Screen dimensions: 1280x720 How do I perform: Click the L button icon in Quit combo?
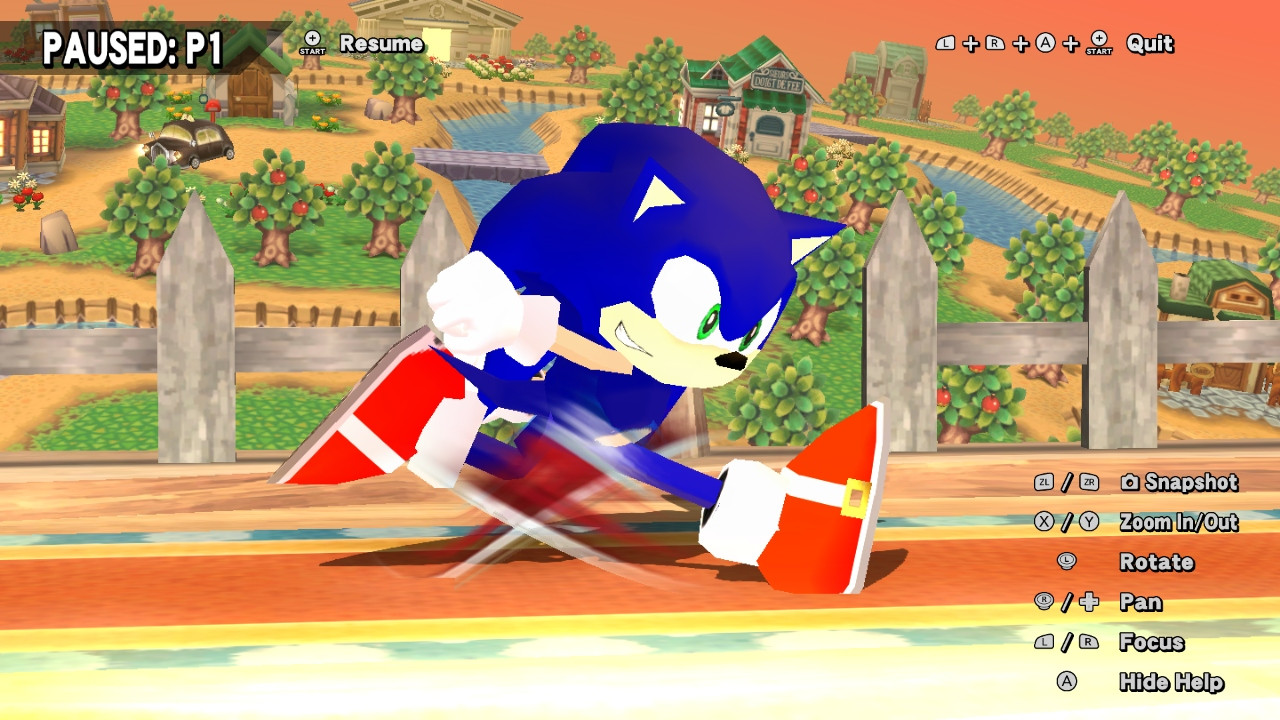pyautogui.click(x=946, y=42)
